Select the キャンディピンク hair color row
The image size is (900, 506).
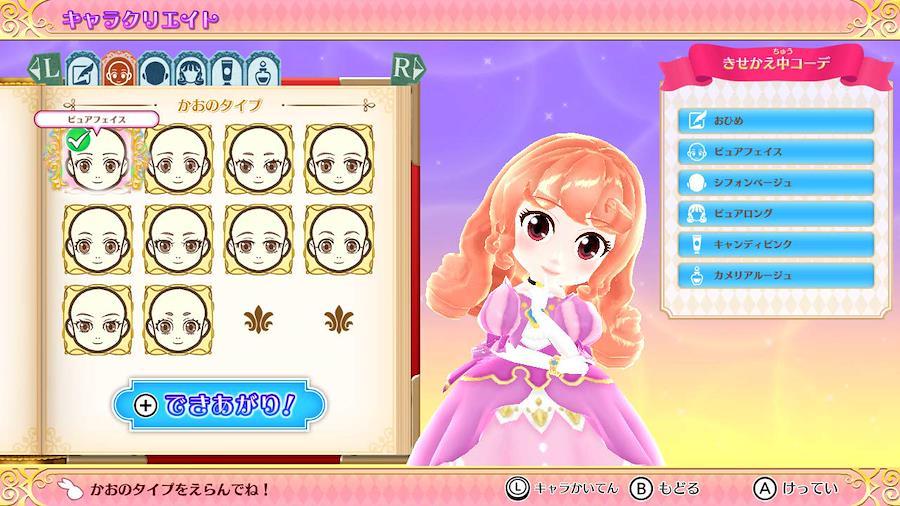coord(776,244)
